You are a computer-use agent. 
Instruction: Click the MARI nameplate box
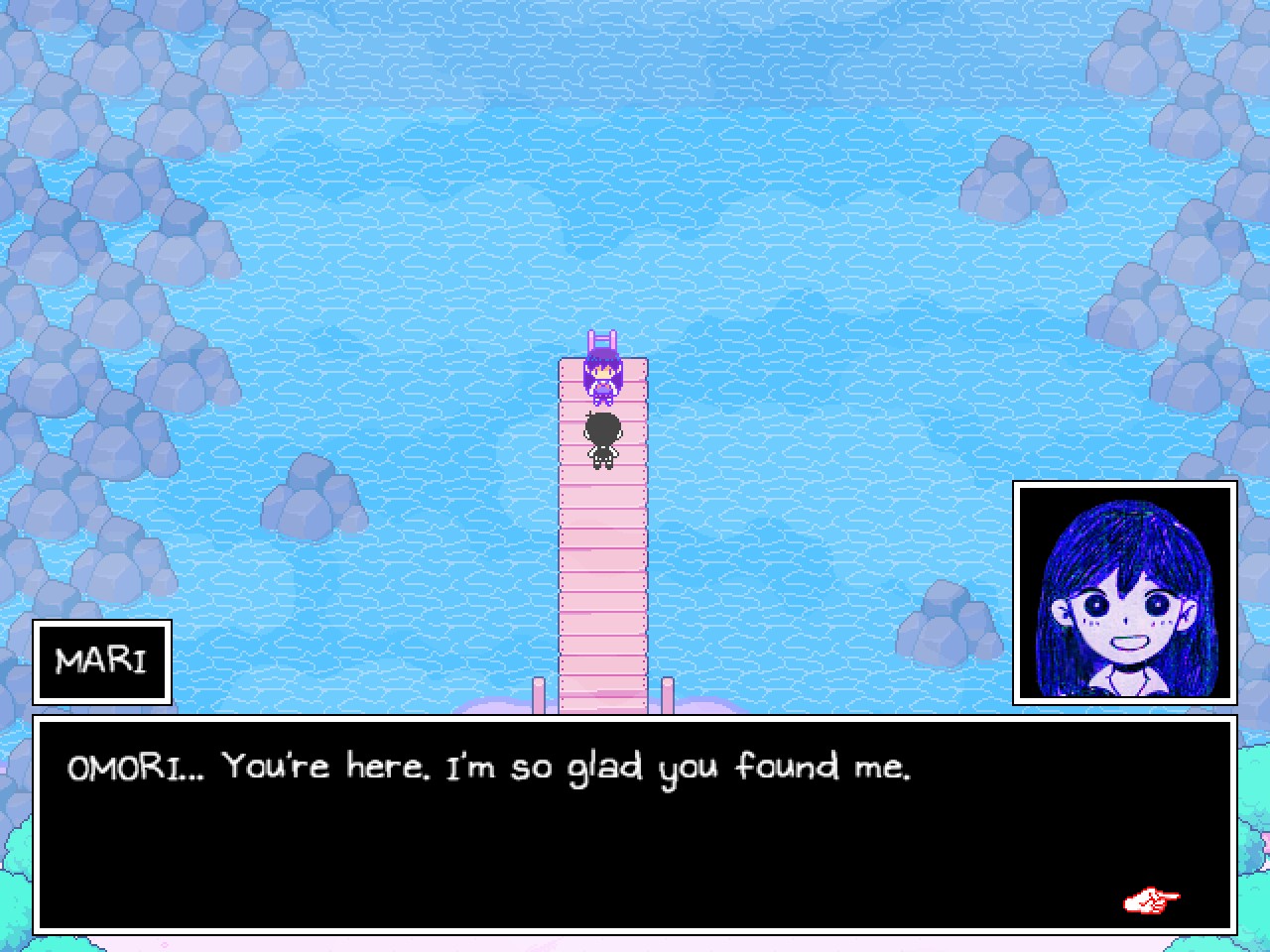[102, 662]
